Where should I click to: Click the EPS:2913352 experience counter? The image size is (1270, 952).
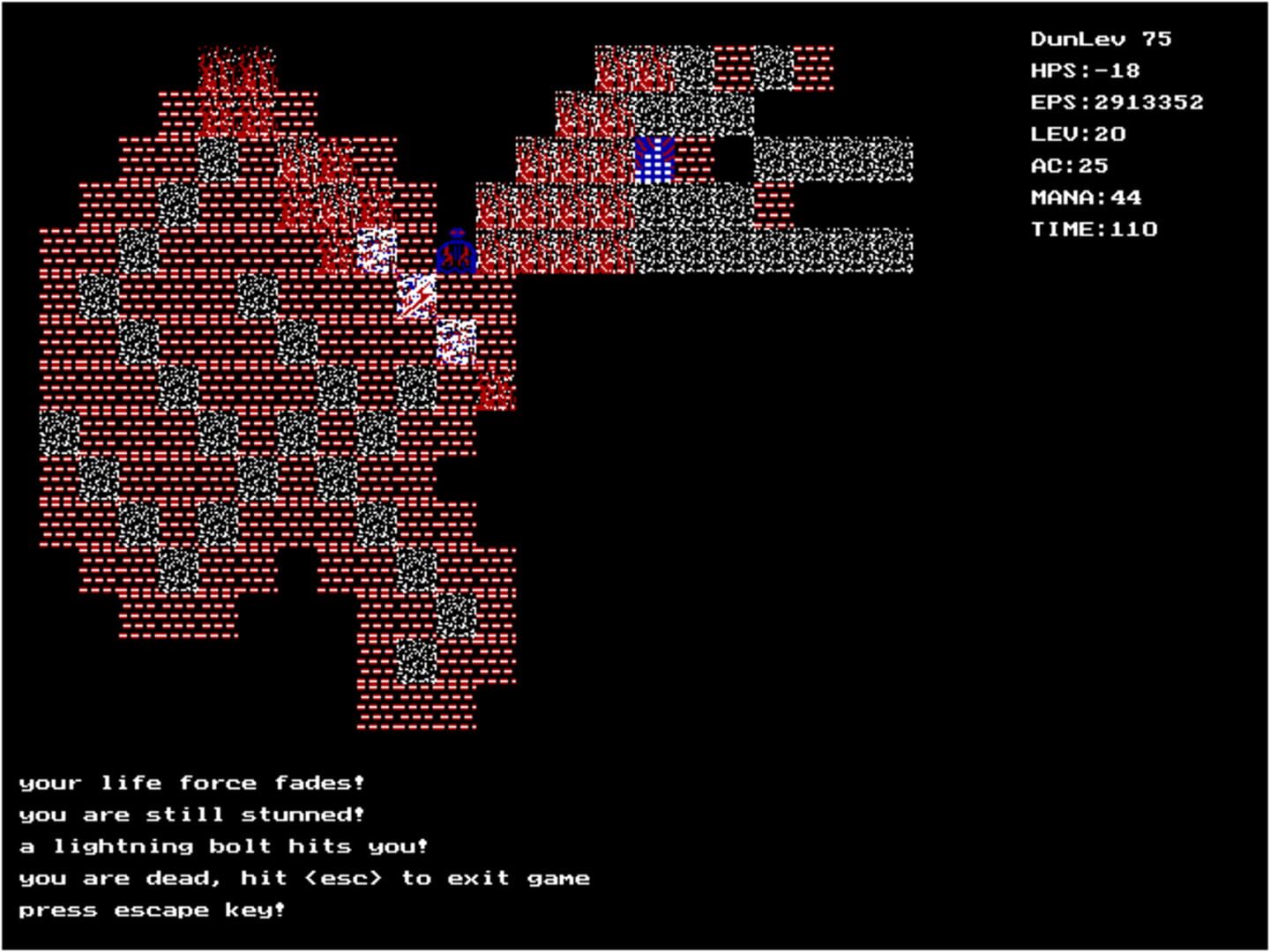click(x=1117, y=101)
